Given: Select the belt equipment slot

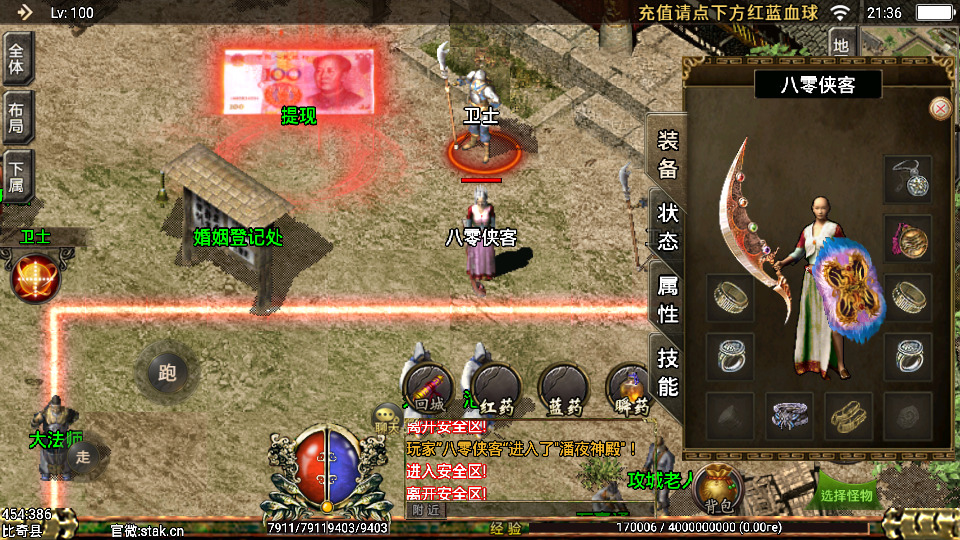Looking at the screenshot, I should [x=789, y=415].
